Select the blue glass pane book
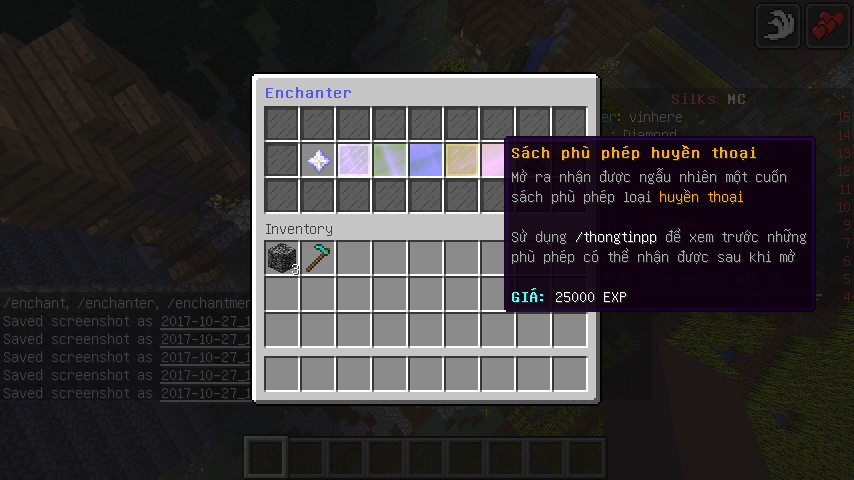The height and width of the screenshot is (480, 854). tap(427, 160)
